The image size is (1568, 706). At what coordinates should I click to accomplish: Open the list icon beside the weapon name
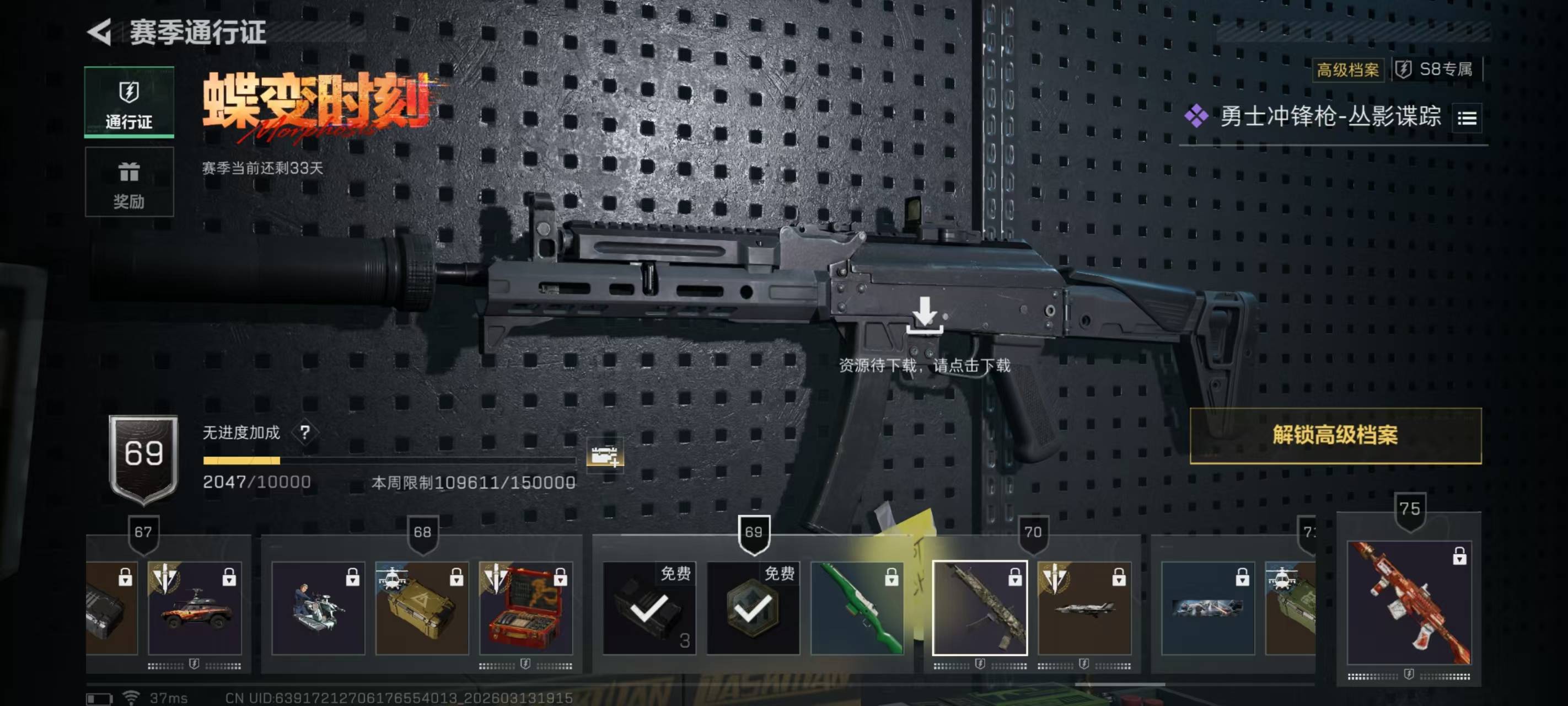click(x=1467, y=117)
